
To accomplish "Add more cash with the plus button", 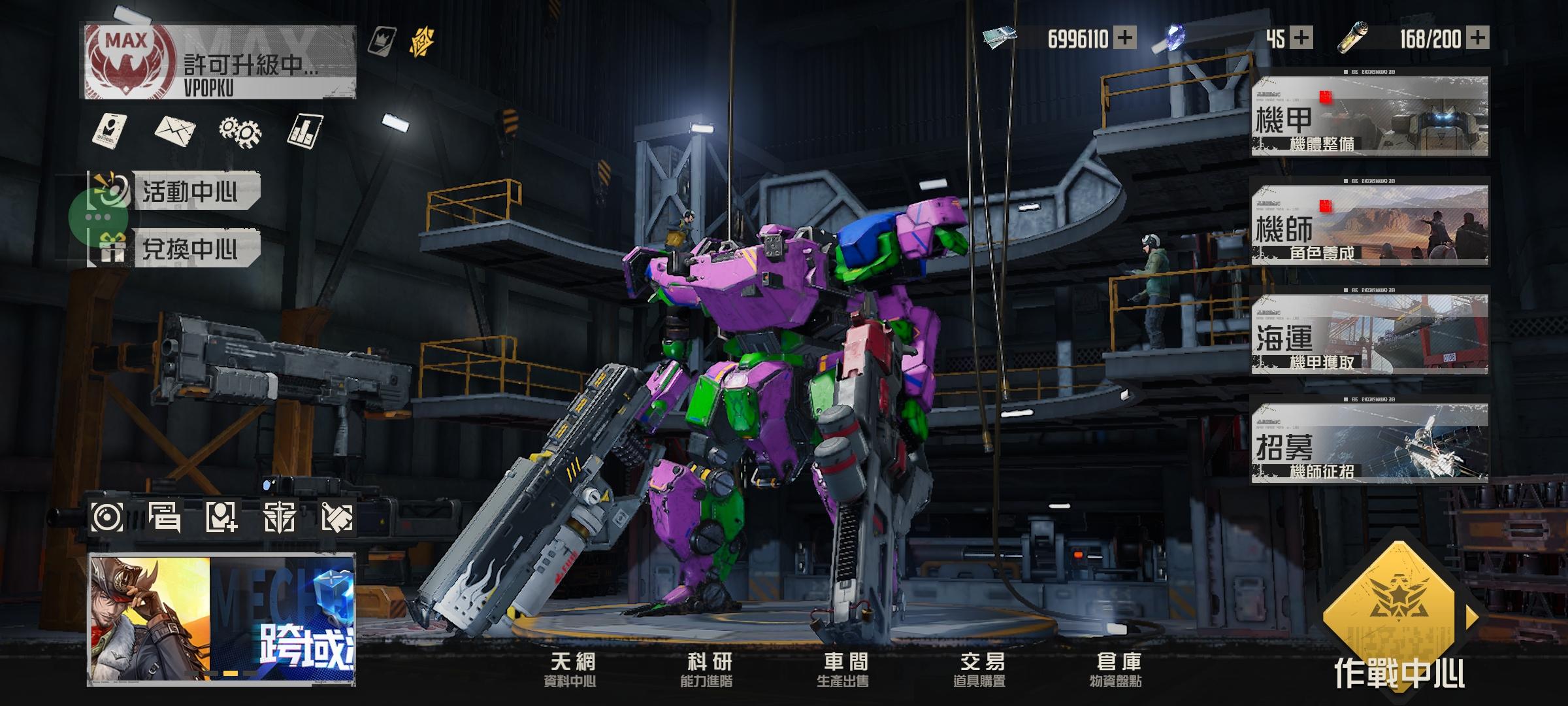I will 1124,38.
